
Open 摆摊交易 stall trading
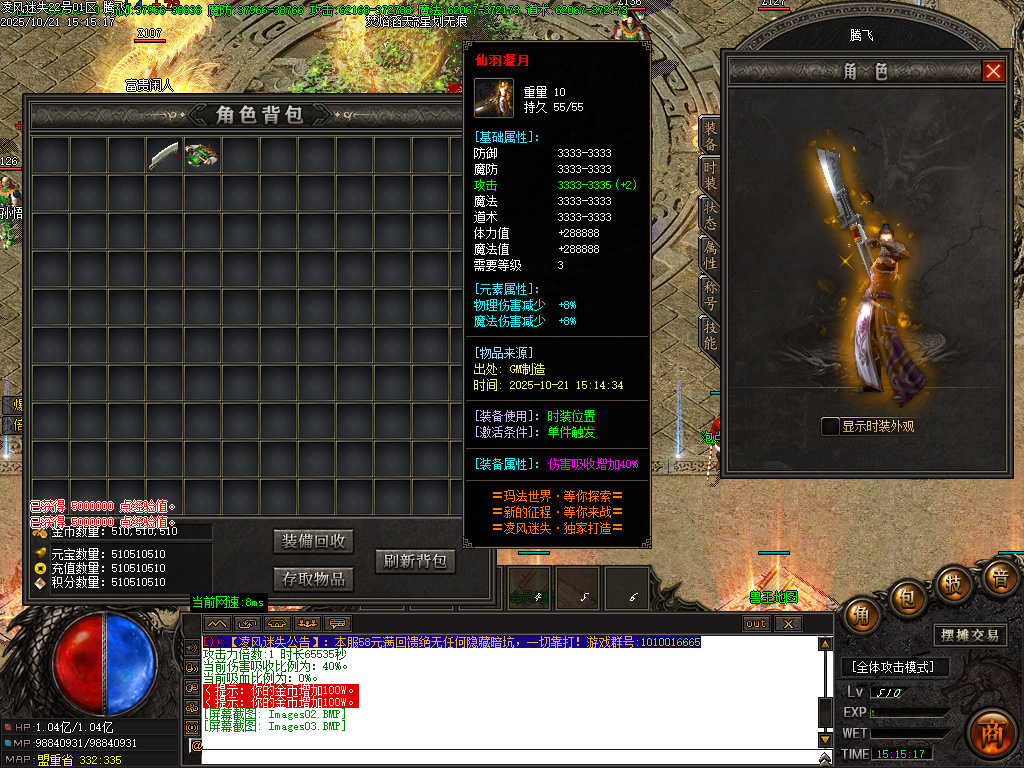(970, 635)
